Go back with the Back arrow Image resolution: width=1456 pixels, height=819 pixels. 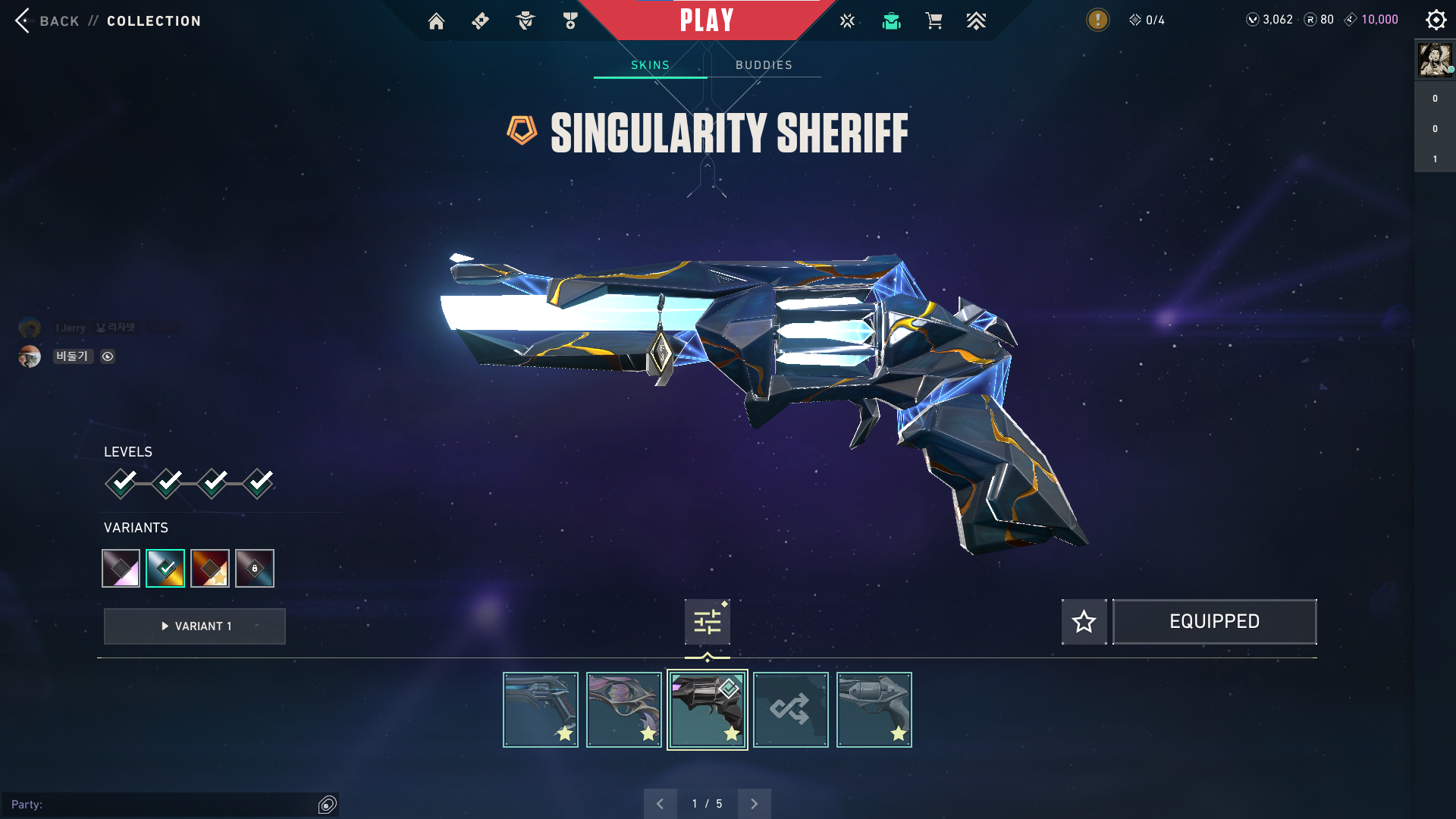tap(23, 20)
